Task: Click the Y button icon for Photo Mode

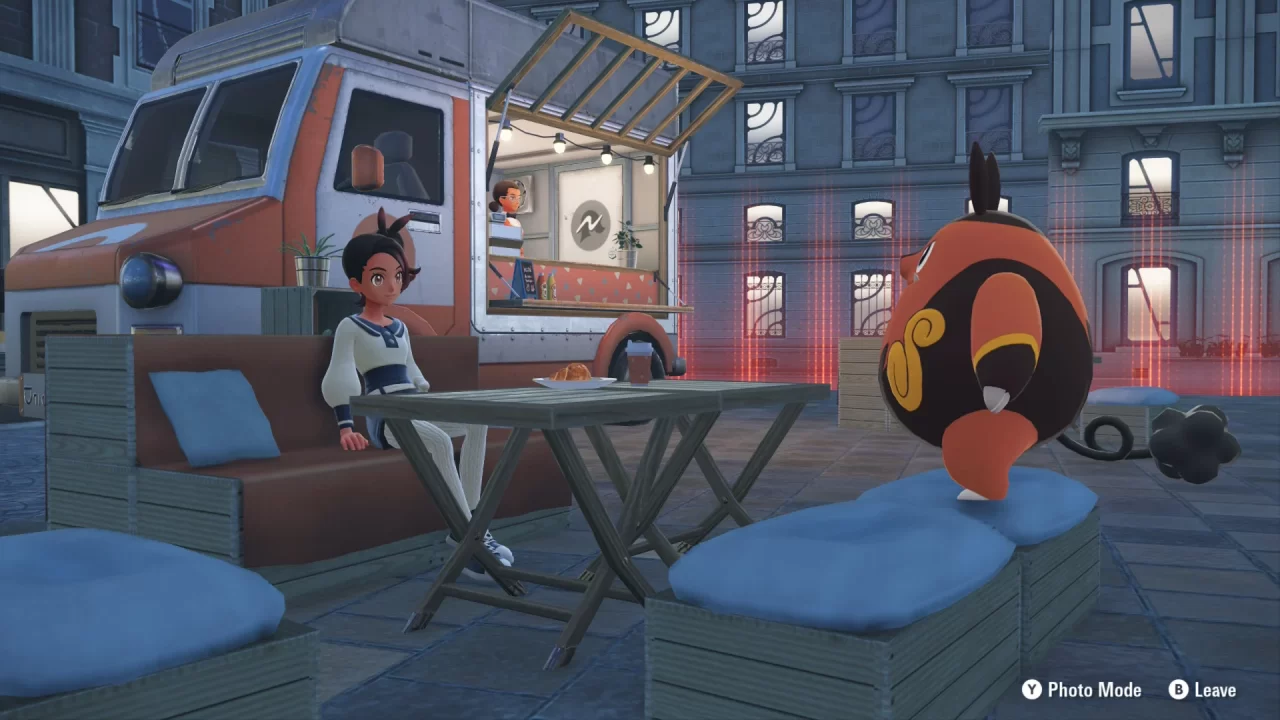Action: click(x=1033, y=690)
